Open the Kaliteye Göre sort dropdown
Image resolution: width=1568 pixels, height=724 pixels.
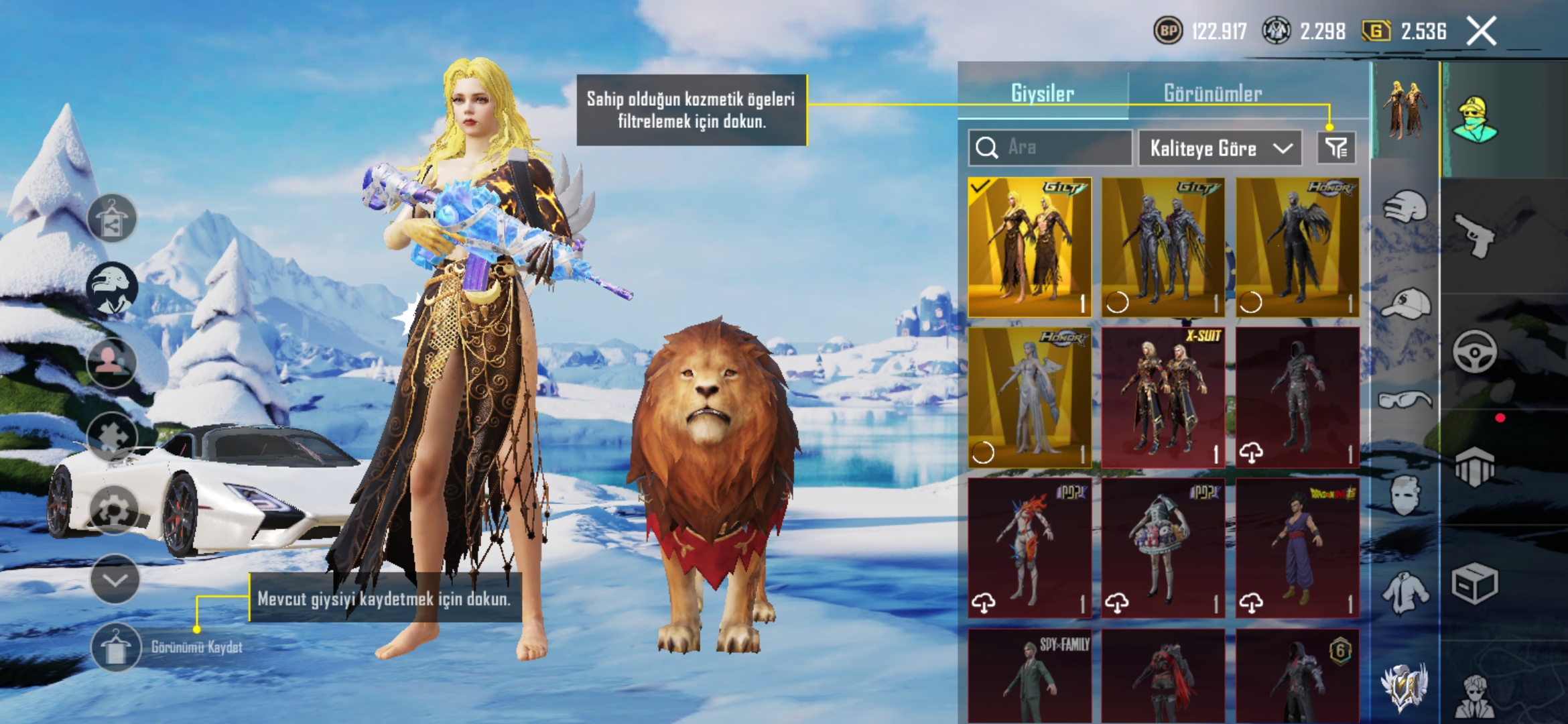pos(1220,148)
